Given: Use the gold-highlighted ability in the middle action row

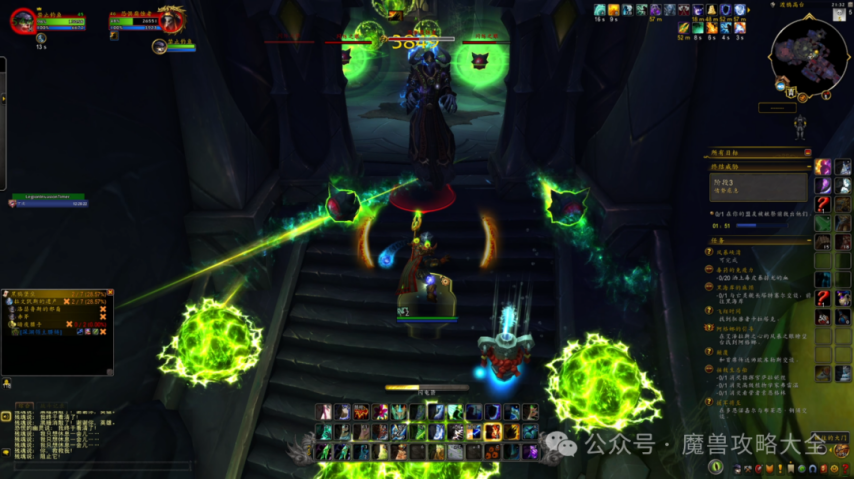Looking at the screenshot, I should tap(493, 432).
